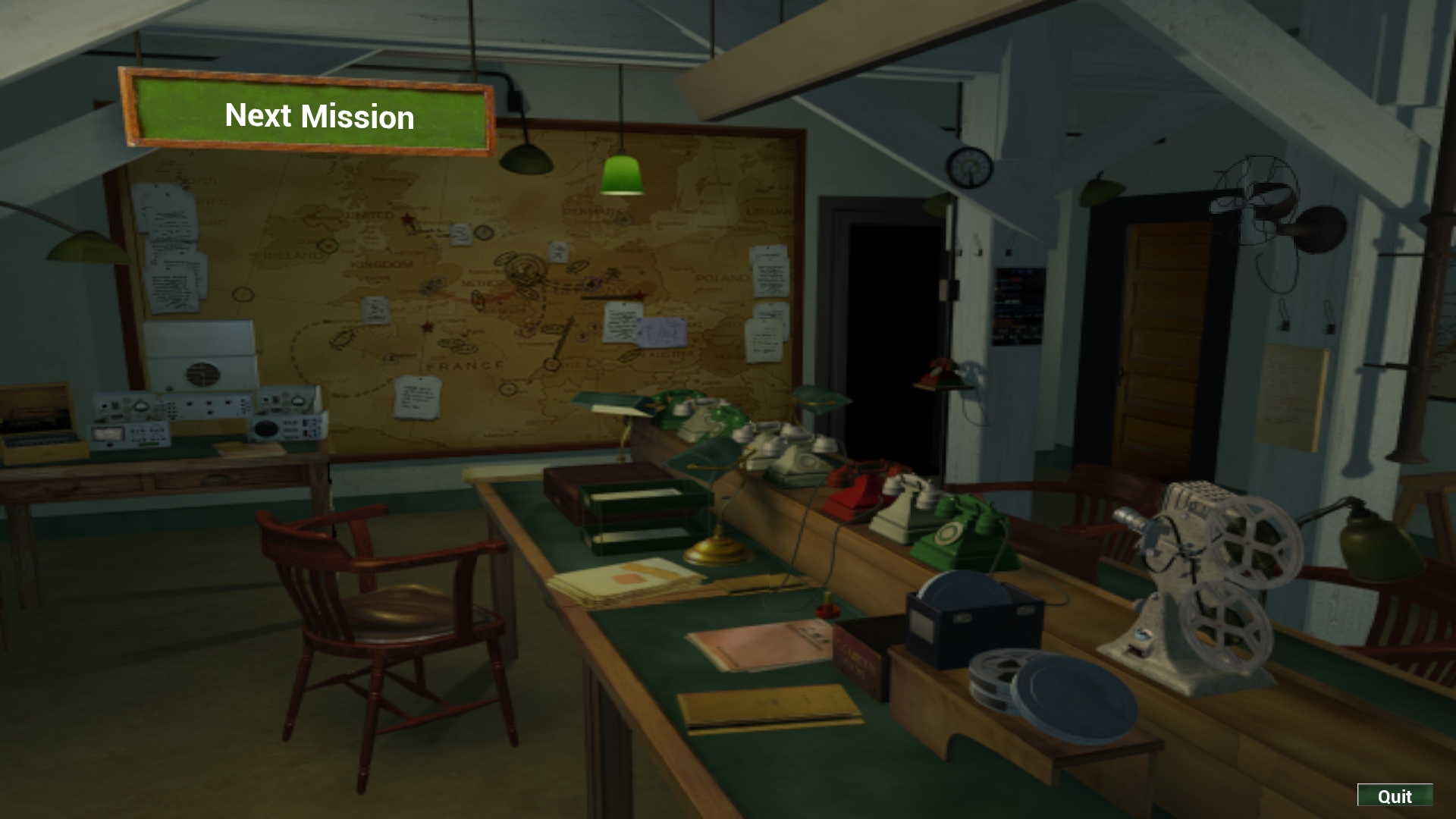The height and width of the screenshot is (819, 1456).
Task: Click the Quit button
Action: [x=1394, y=795]
